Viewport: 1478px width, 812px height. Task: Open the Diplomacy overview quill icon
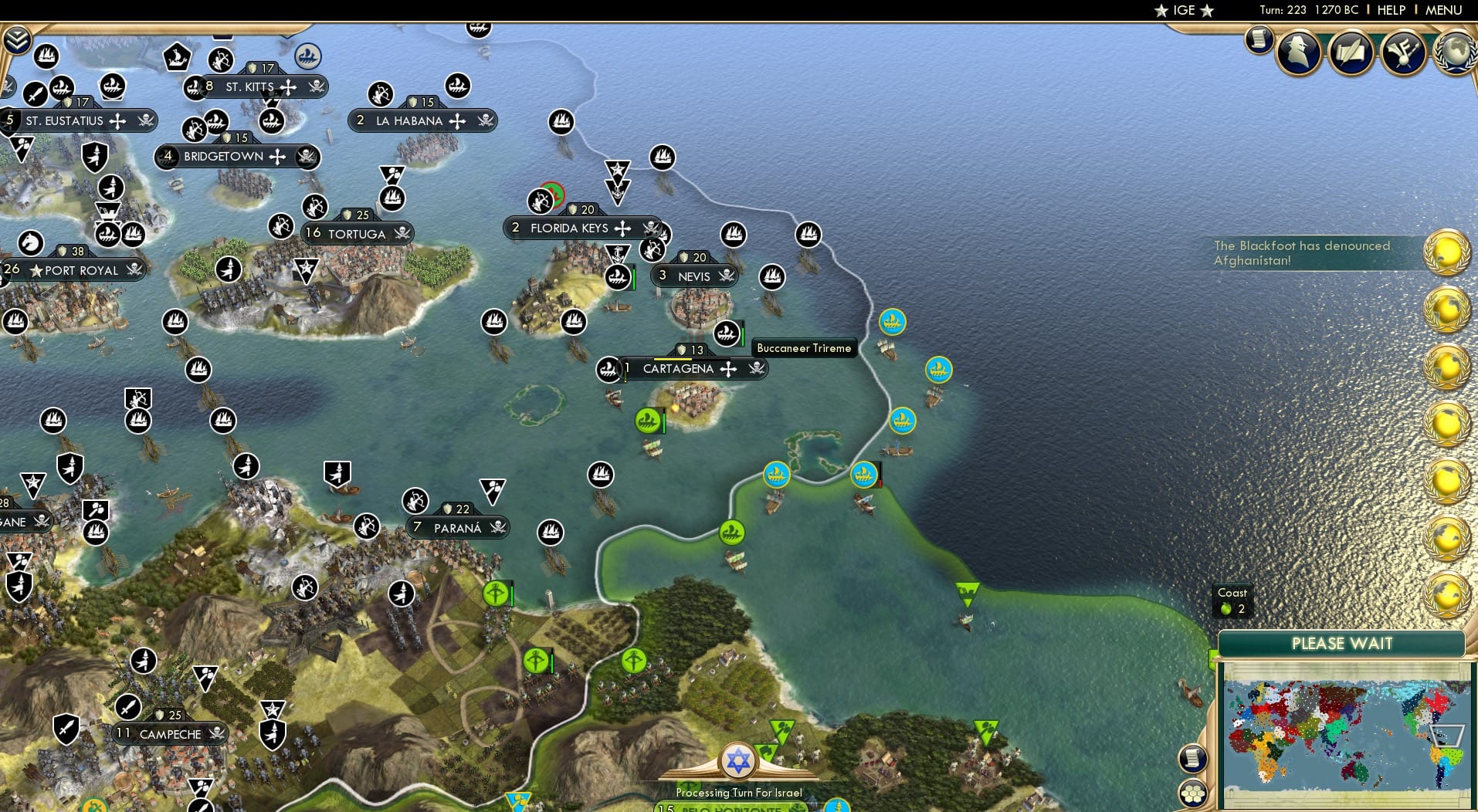coord(1351,51)
